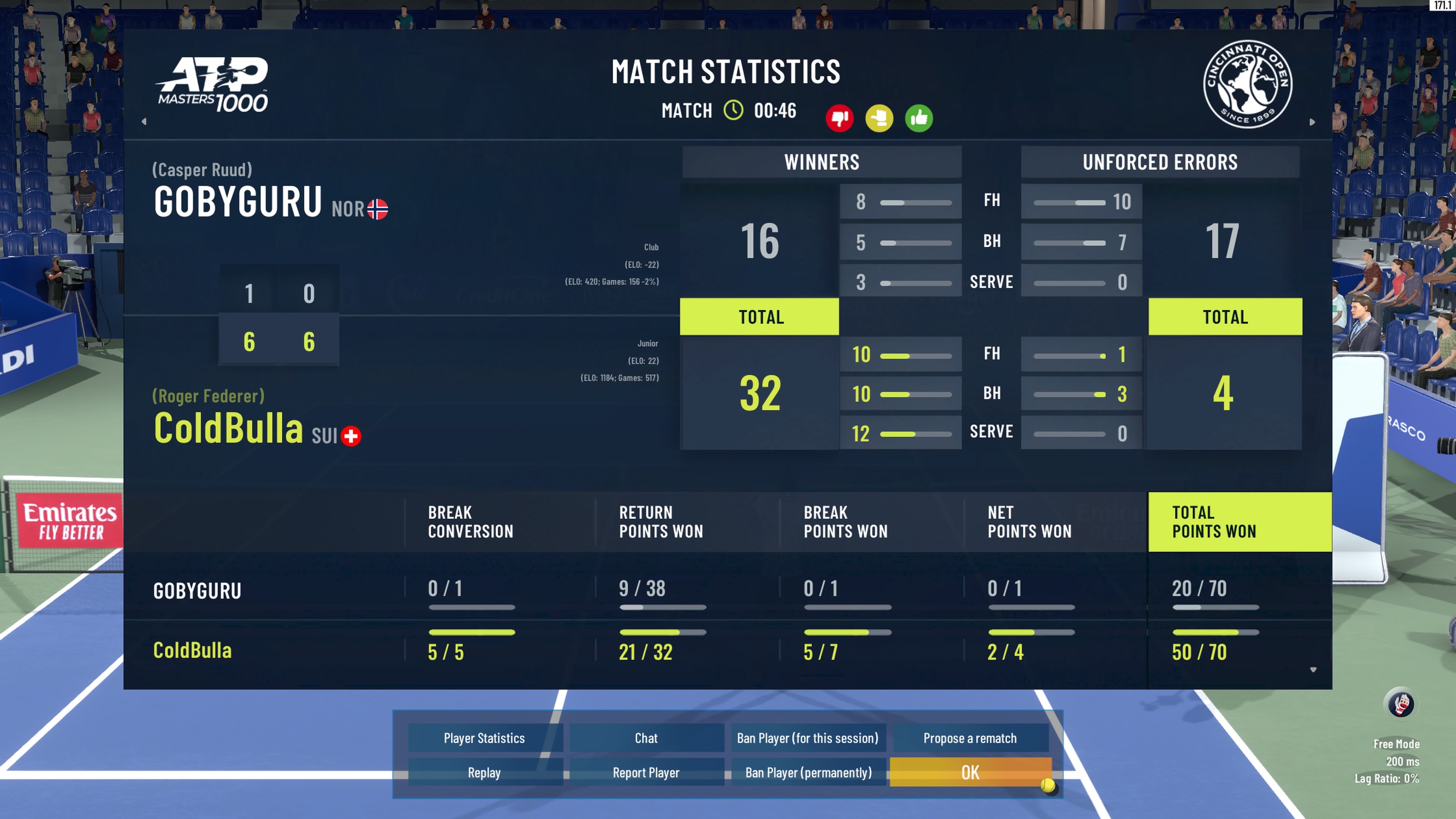The image size is (1456, 819).
Task: Give the green thumbs-up rating
Action: tap(919, 118)
